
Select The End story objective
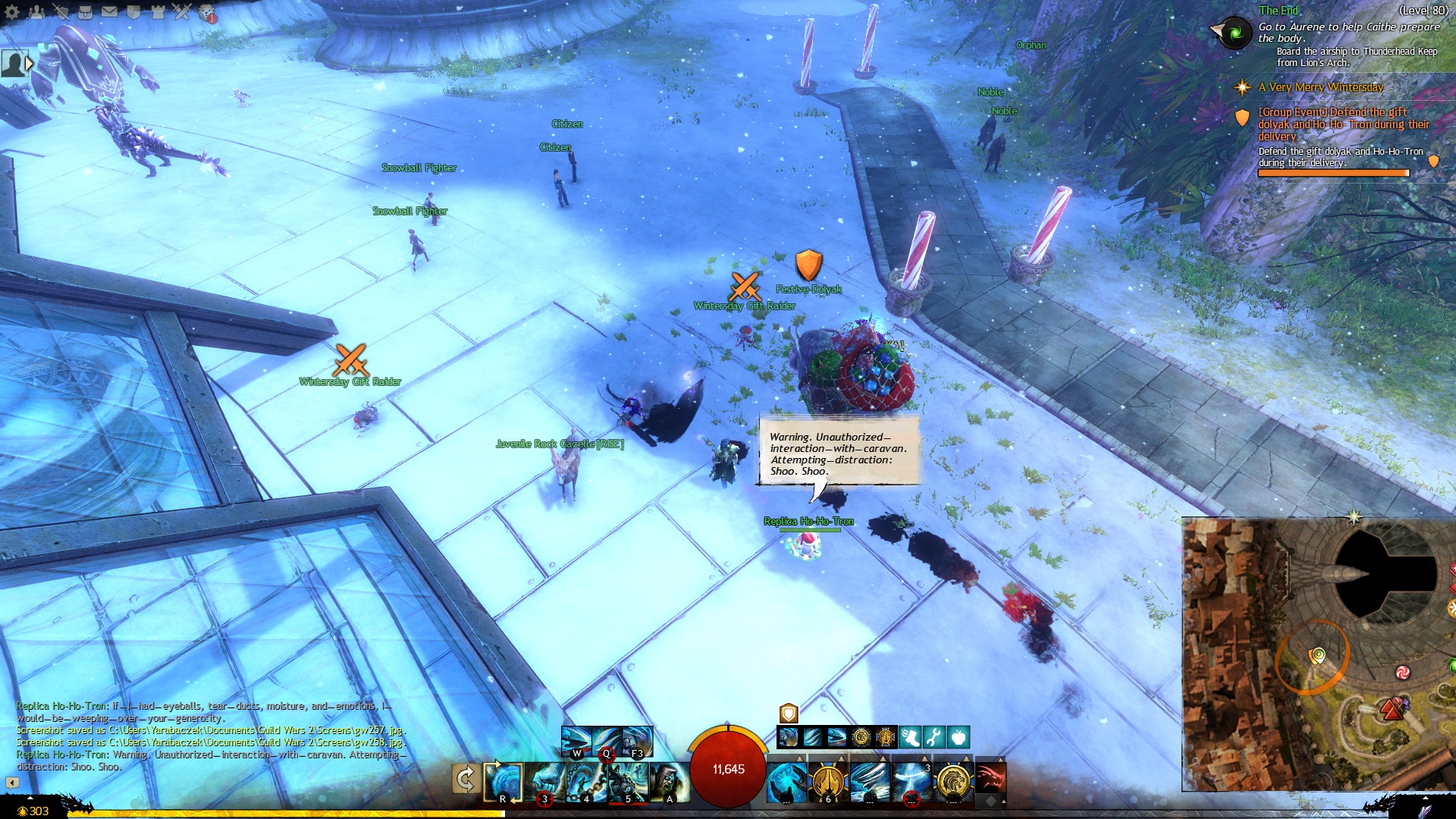(1279, 11)
